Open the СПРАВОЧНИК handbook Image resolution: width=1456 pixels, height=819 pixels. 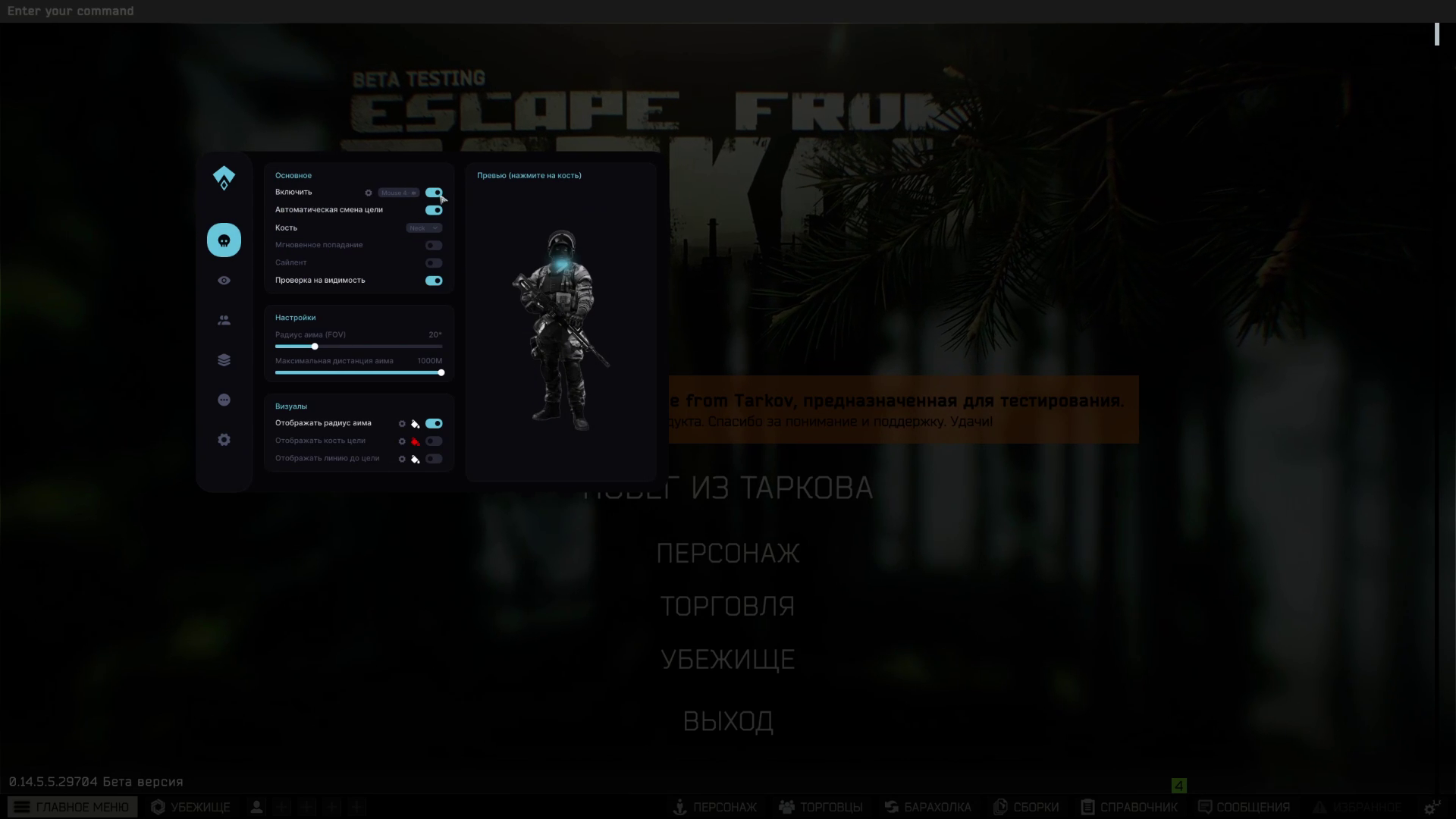pos(1130,807)
